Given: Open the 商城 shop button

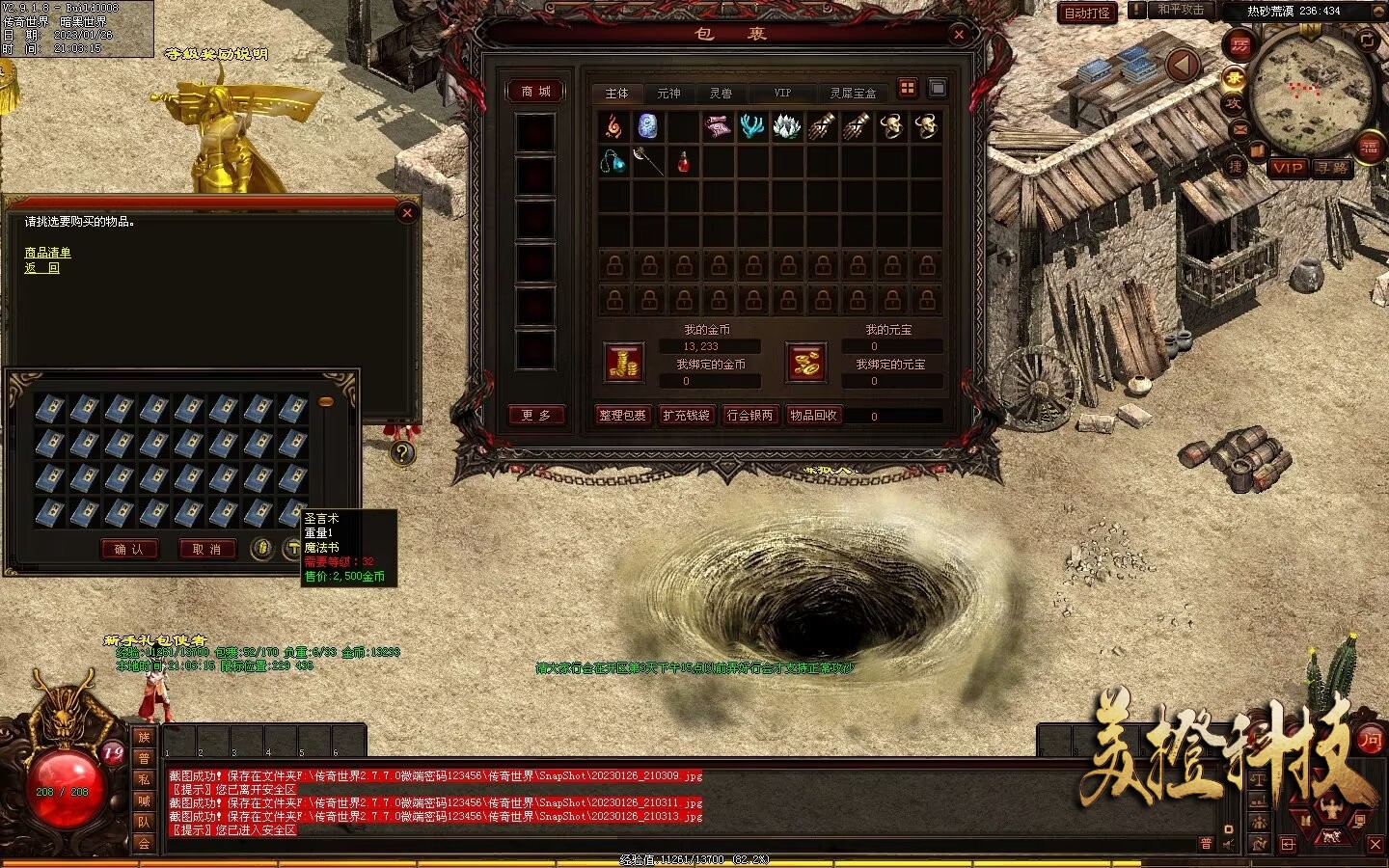Looking at the screenshot, I should pyautogui.click(x=535, y=92).
